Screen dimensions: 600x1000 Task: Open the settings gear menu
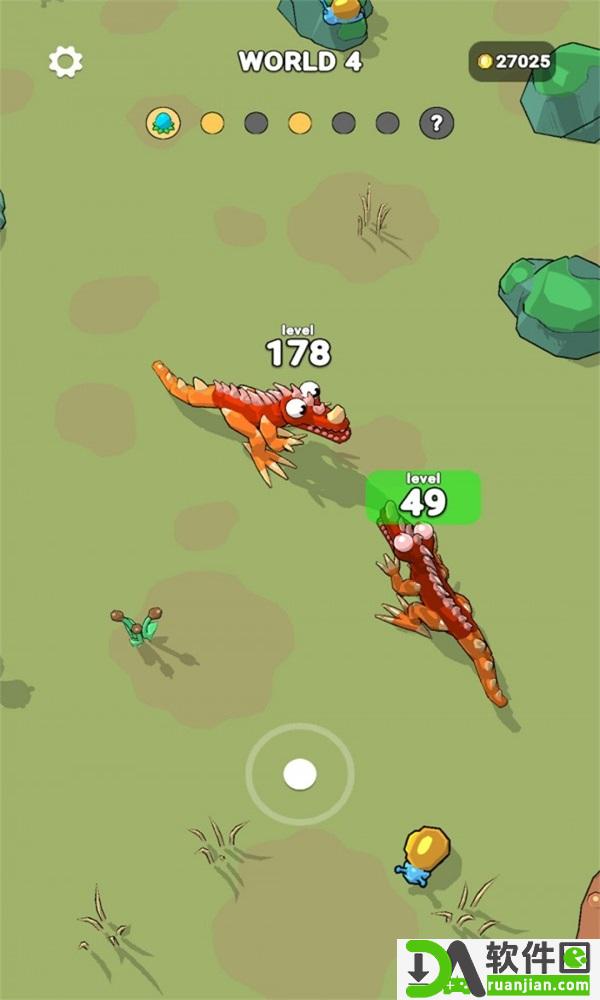[65, 62]
